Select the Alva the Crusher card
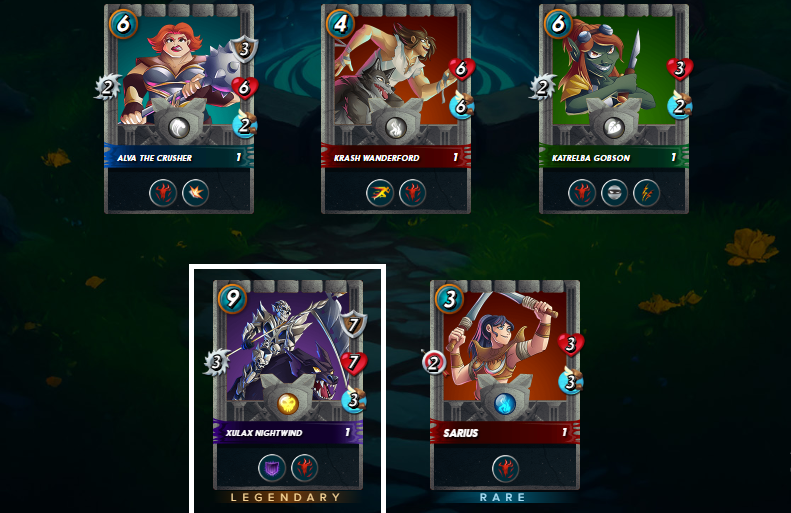This screenshot has width=791, height=513. pos(179,100)
